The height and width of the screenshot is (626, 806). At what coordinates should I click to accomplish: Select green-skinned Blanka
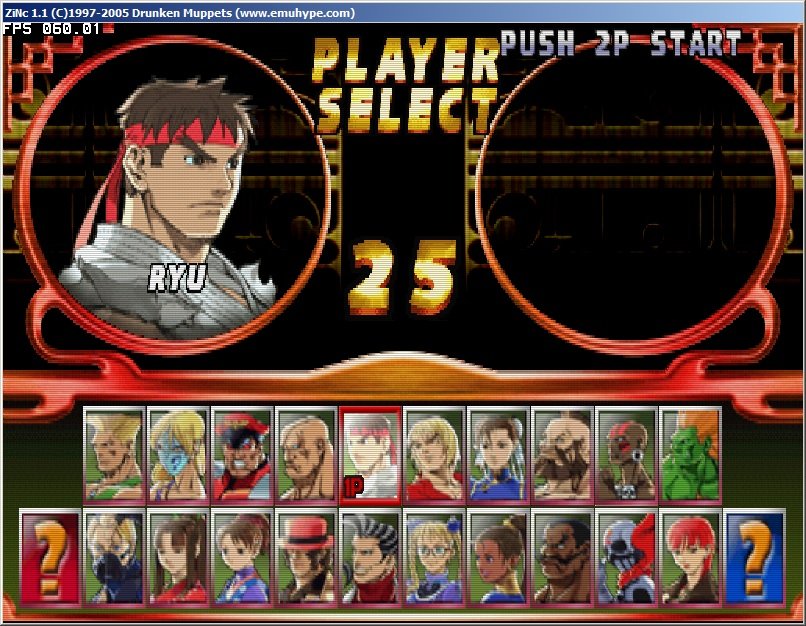click(690, 453)
